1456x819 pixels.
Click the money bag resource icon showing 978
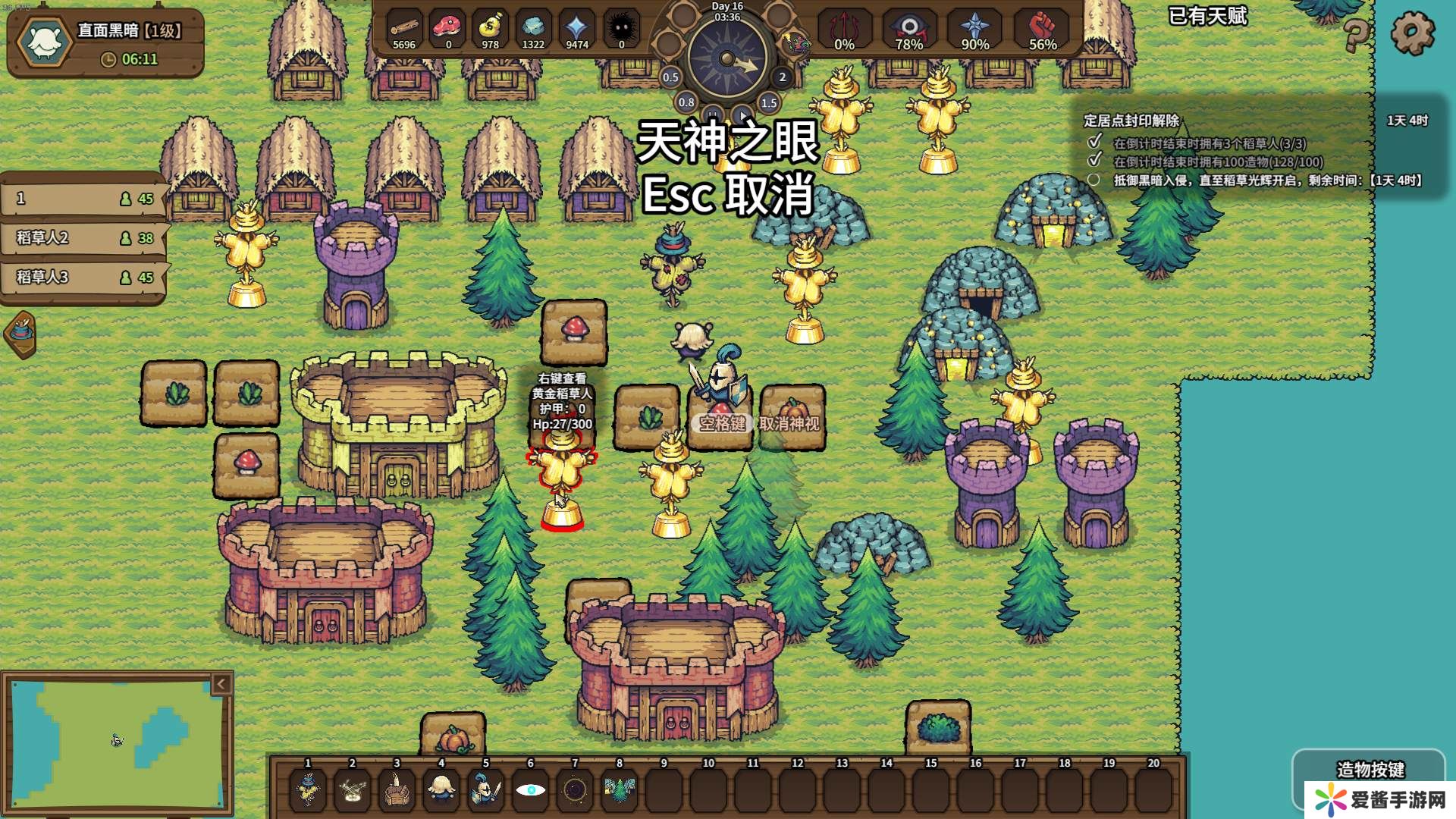pos(489,25)
